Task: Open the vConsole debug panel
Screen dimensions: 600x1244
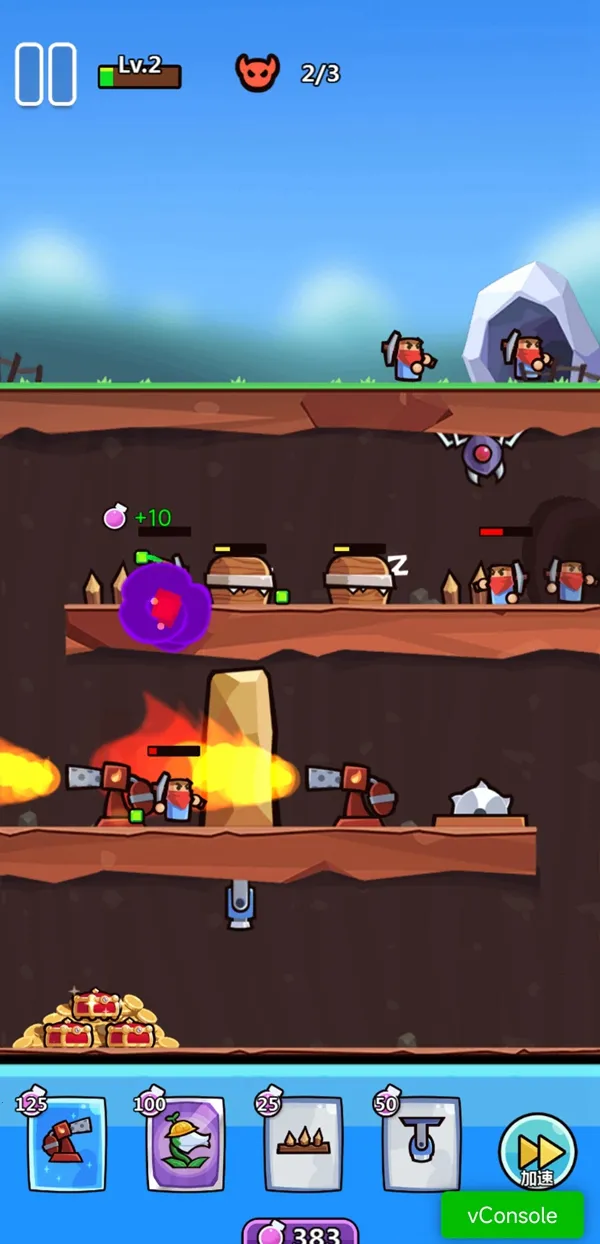Action: pyautogui.click(x=512, y=1216)
